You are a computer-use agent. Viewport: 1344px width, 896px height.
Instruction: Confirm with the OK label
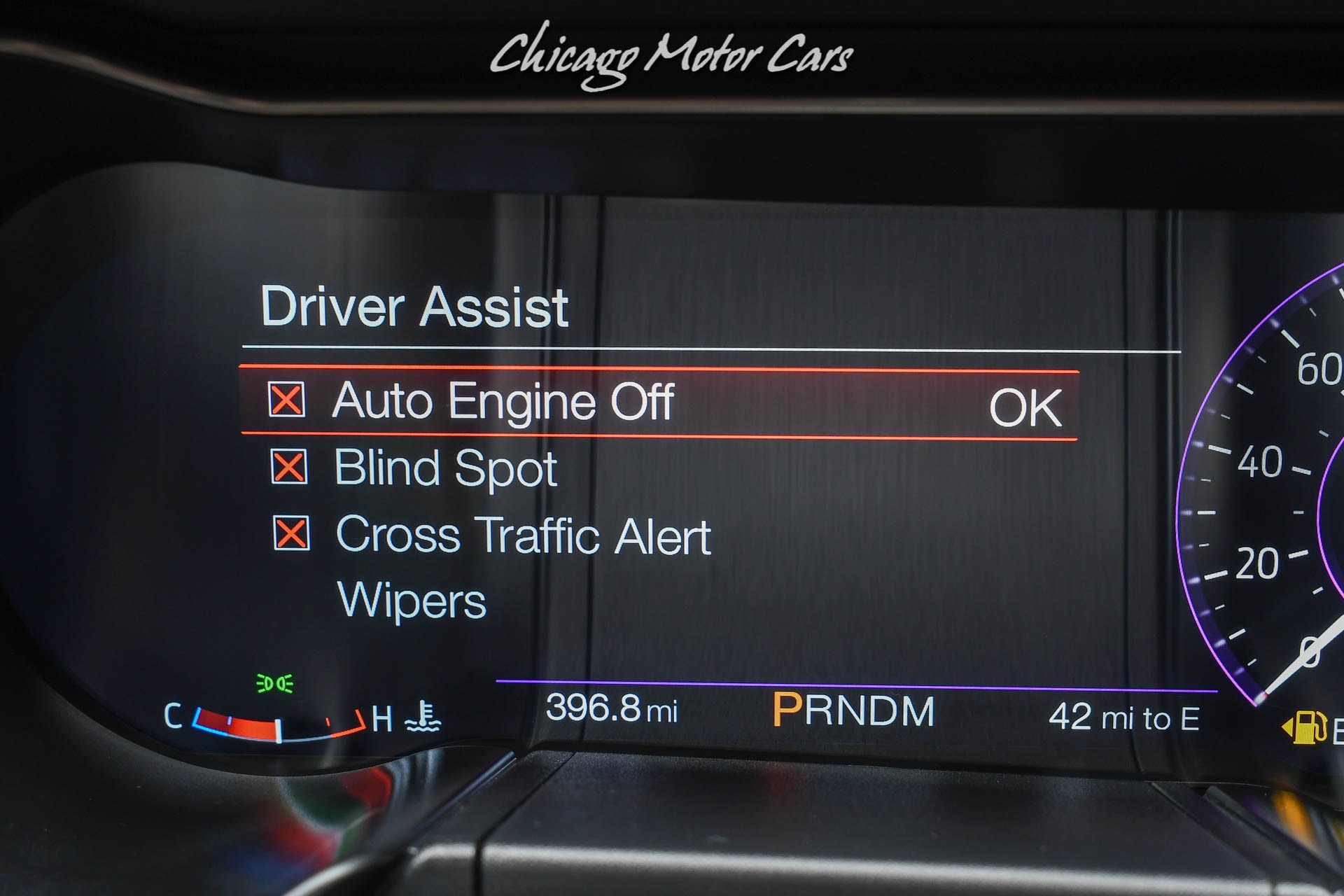pos(1025,407)
